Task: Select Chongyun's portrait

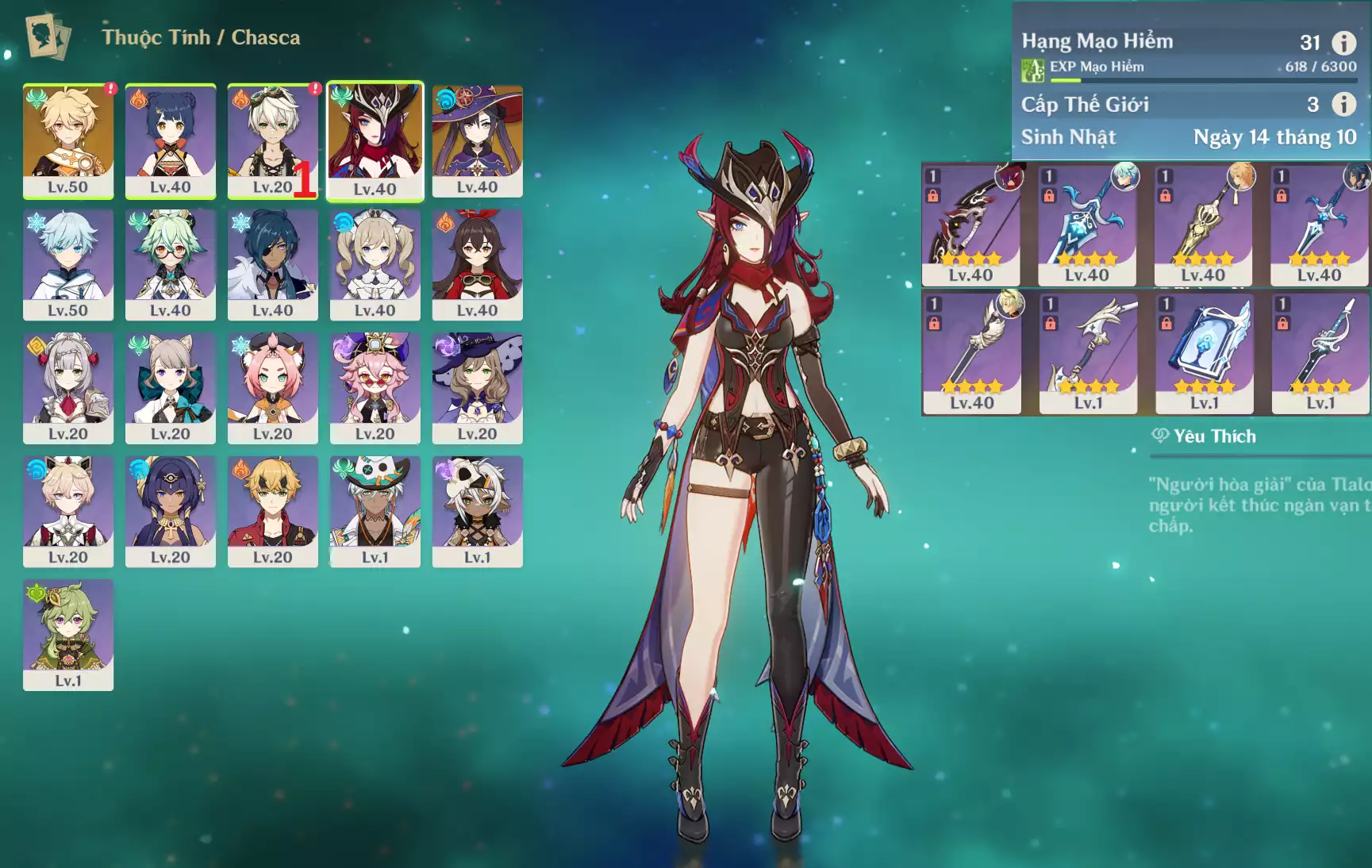Action: [x=68, y=263]
